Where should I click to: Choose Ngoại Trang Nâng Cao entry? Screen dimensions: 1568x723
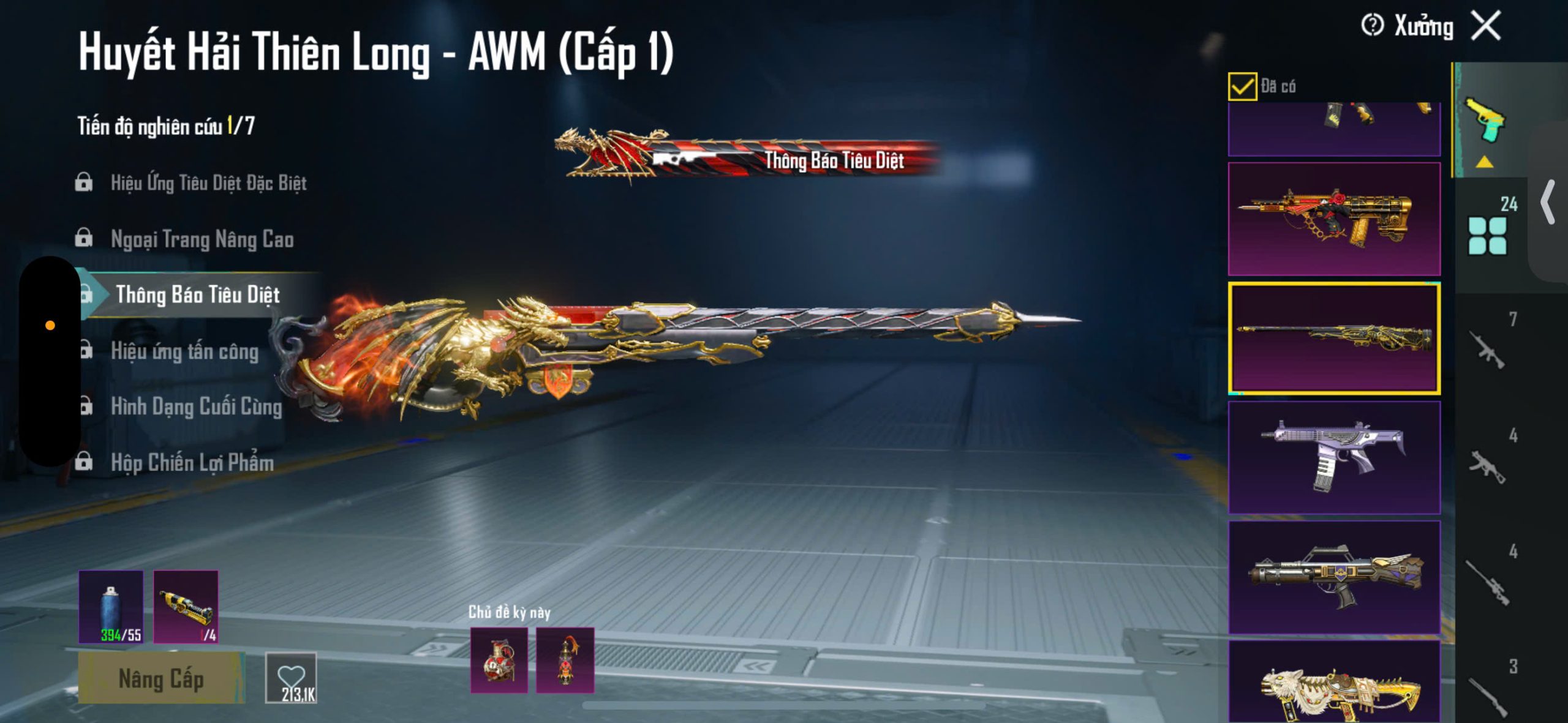[202, 239]
